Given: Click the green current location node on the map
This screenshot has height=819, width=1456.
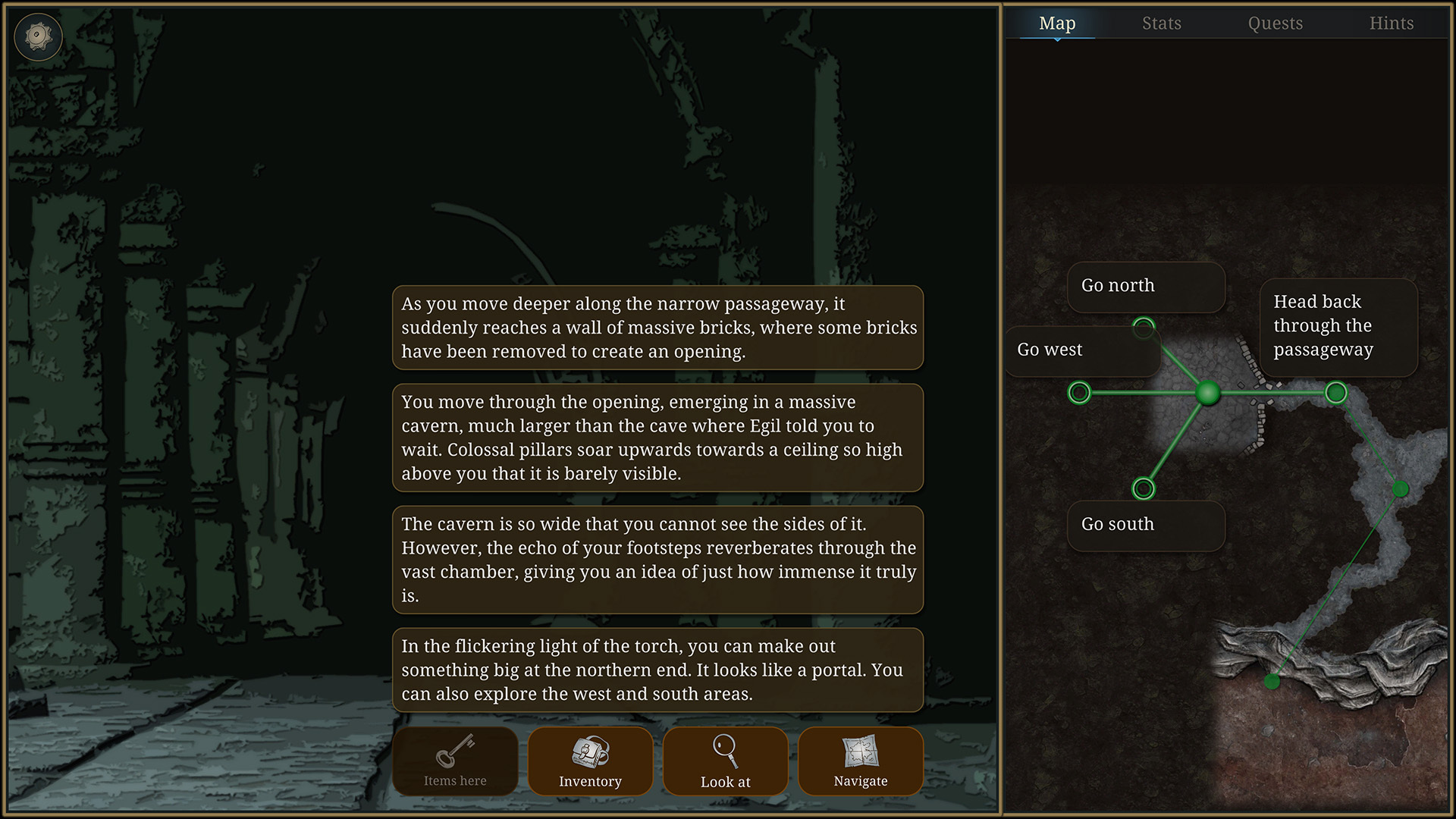Looking at the screenshot, I should (x=1208, y=393).
